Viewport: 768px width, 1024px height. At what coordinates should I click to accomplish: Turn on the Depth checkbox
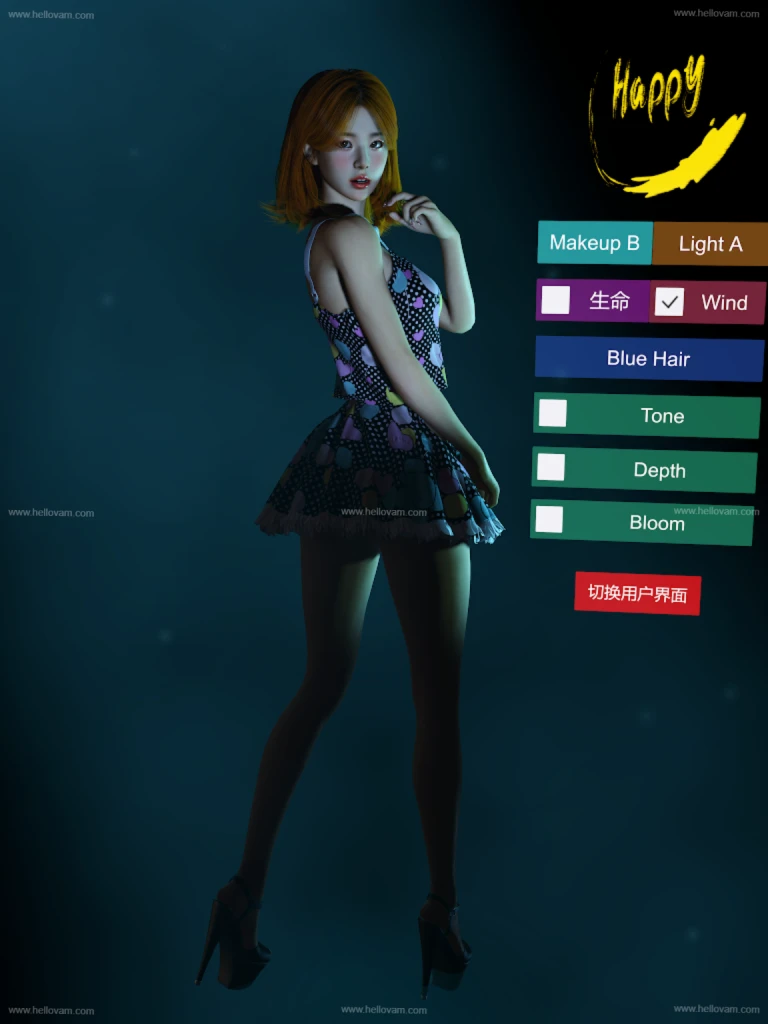(551, 467)
